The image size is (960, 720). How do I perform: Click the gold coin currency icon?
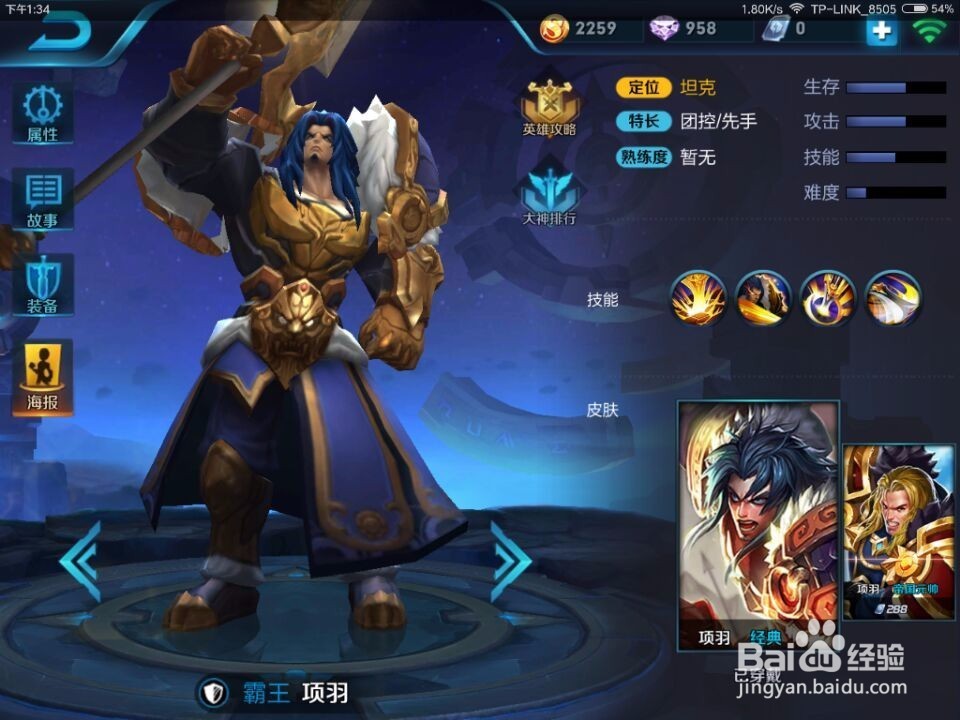pyautogui.click(x=554, y=29)
